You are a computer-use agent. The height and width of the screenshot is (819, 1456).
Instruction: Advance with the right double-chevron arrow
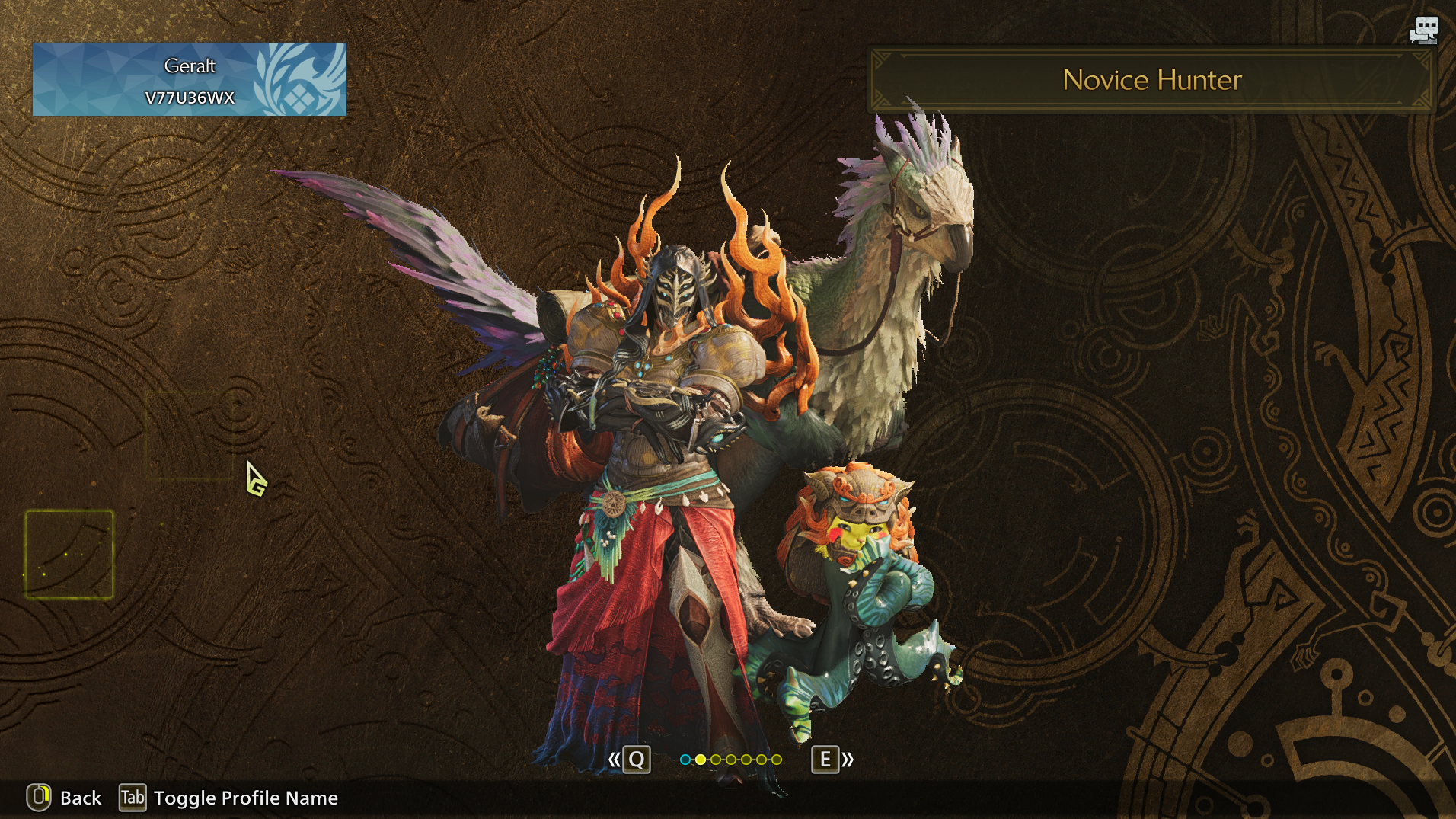[848, 760]
